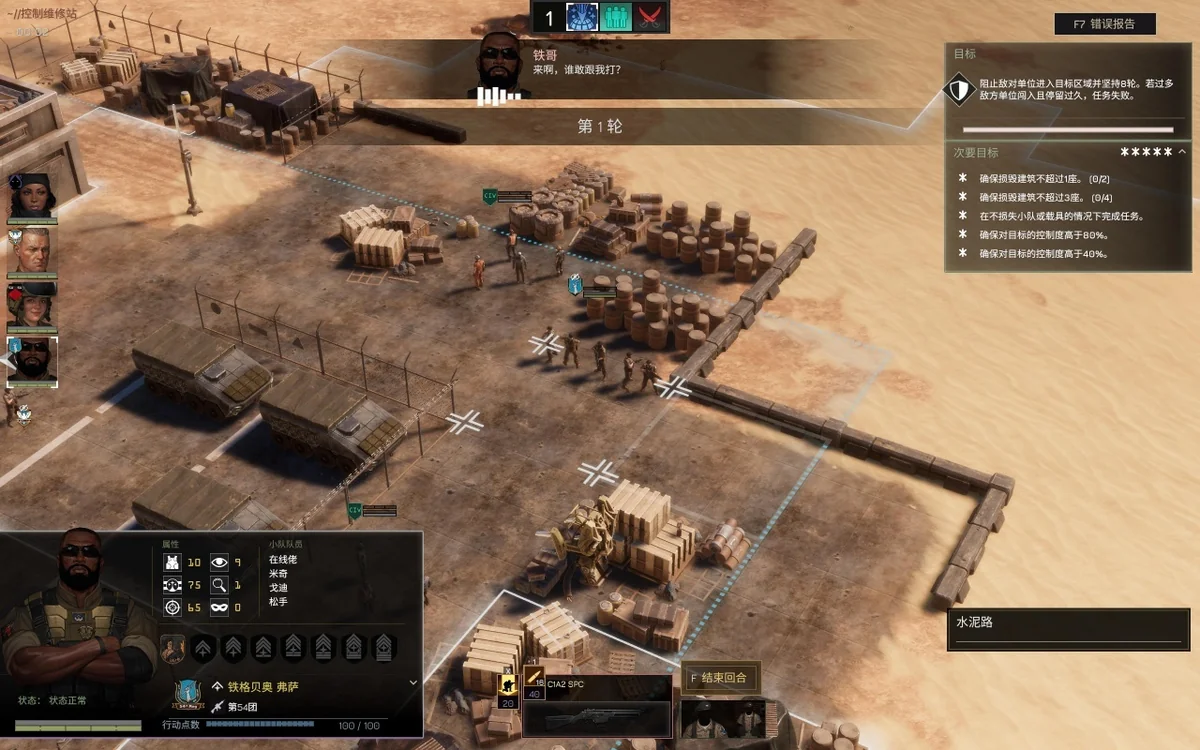
Task: Select the bullet ammo icon
Action: click(533, 675)
